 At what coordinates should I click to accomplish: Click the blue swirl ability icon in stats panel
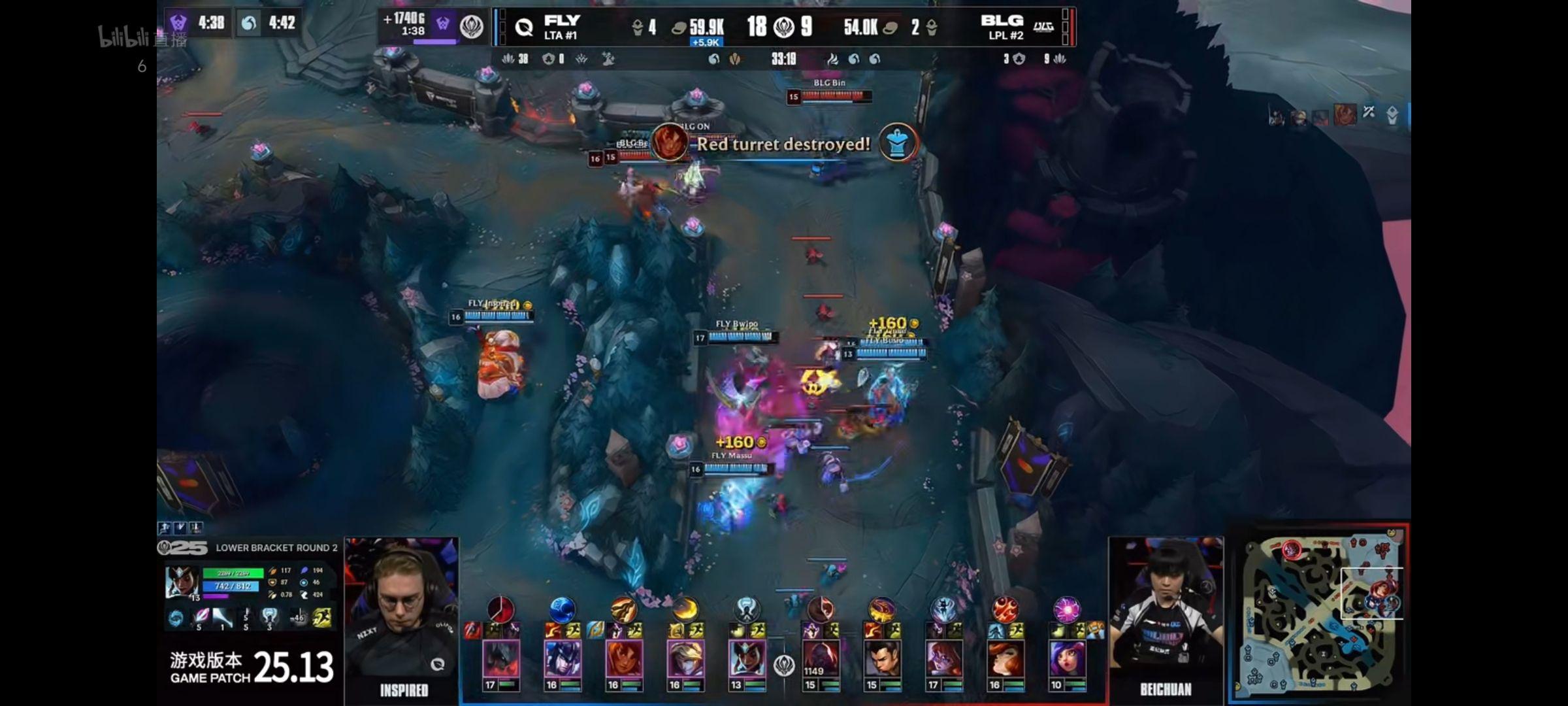pos(175,618)
